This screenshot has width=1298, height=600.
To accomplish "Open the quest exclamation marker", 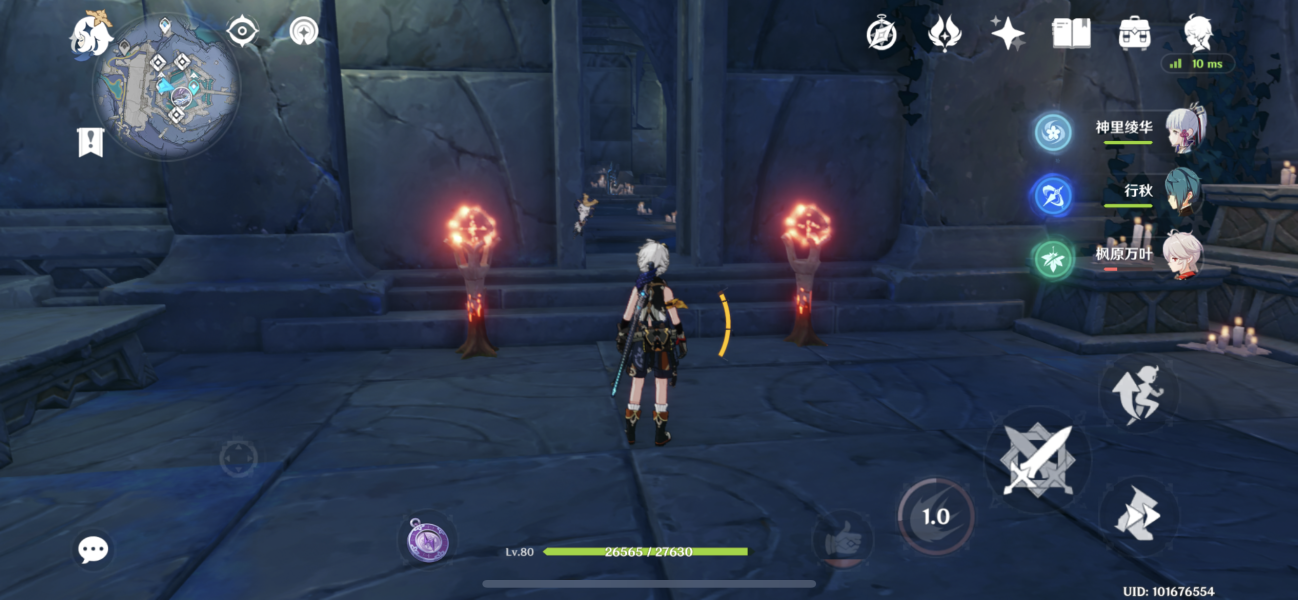I will 91,142.
